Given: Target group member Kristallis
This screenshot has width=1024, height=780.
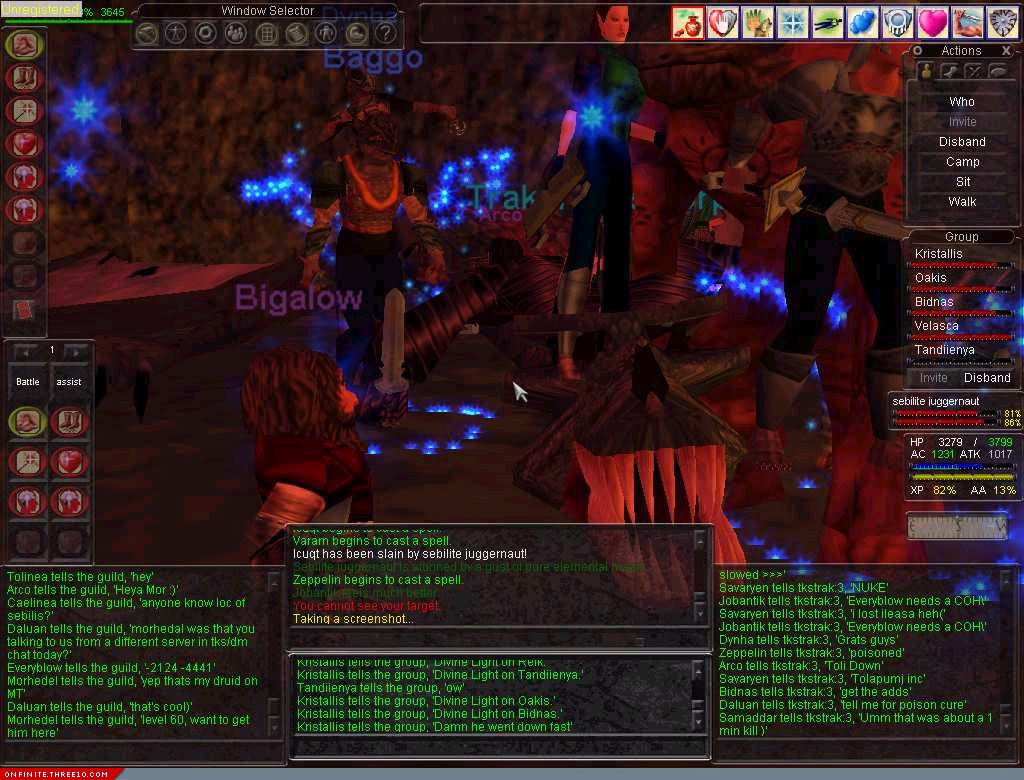Looking at the screenshot, I should 939,254.
